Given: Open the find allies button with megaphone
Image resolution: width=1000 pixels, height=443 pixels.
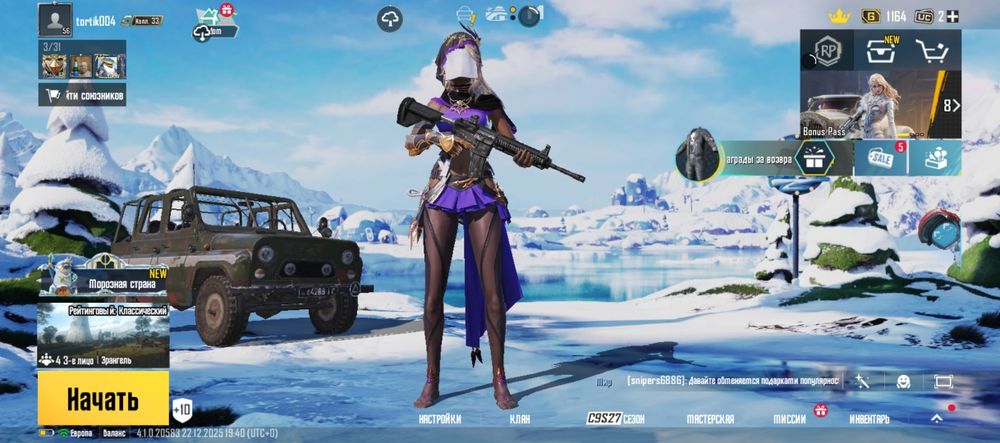Looking at the screenshot, I should (82, 95).
